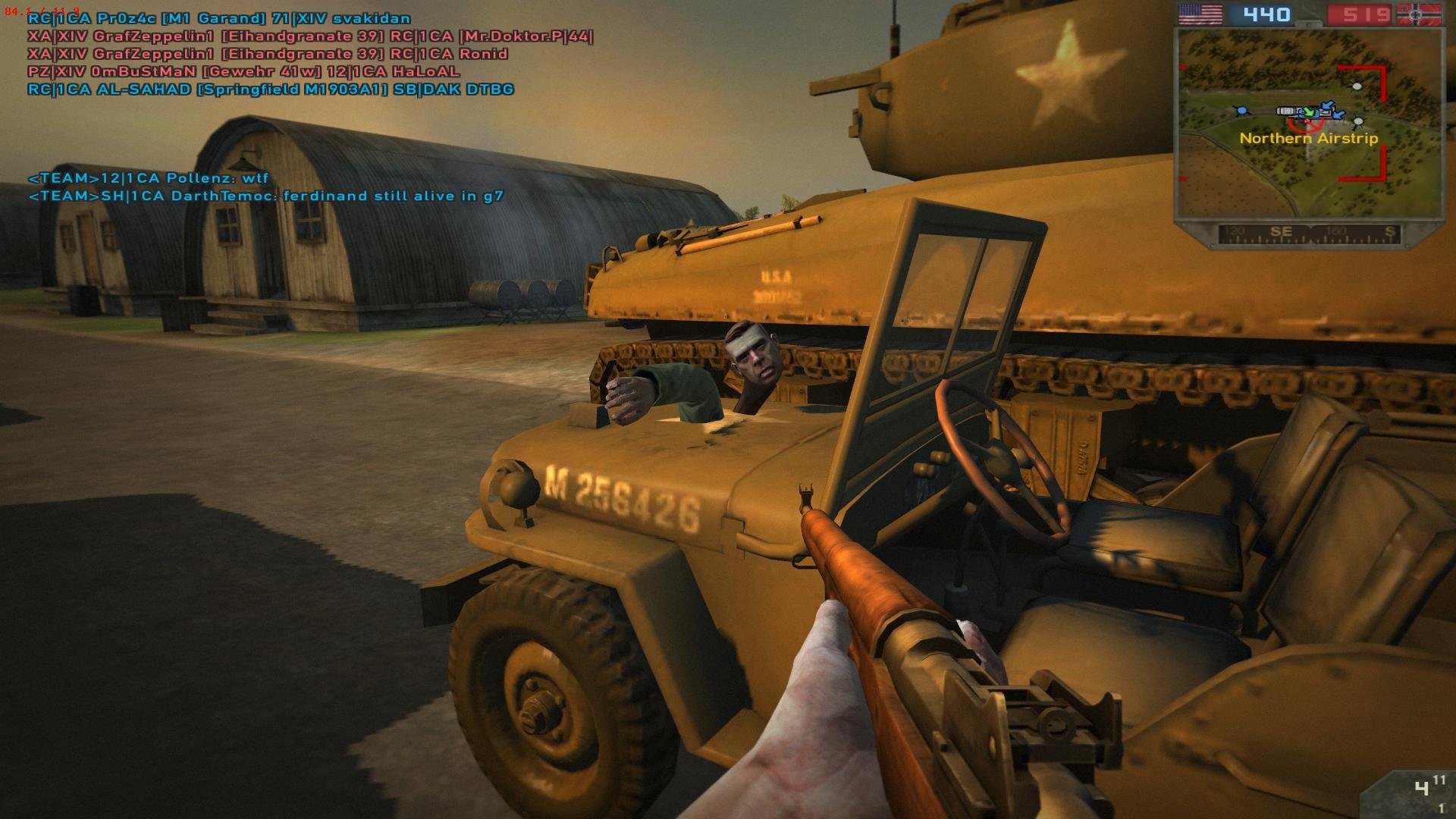Viewport: 1456px width, 819px height.
Task: Select the blue control point marker on minimap
Action: tap(1241, 111)
